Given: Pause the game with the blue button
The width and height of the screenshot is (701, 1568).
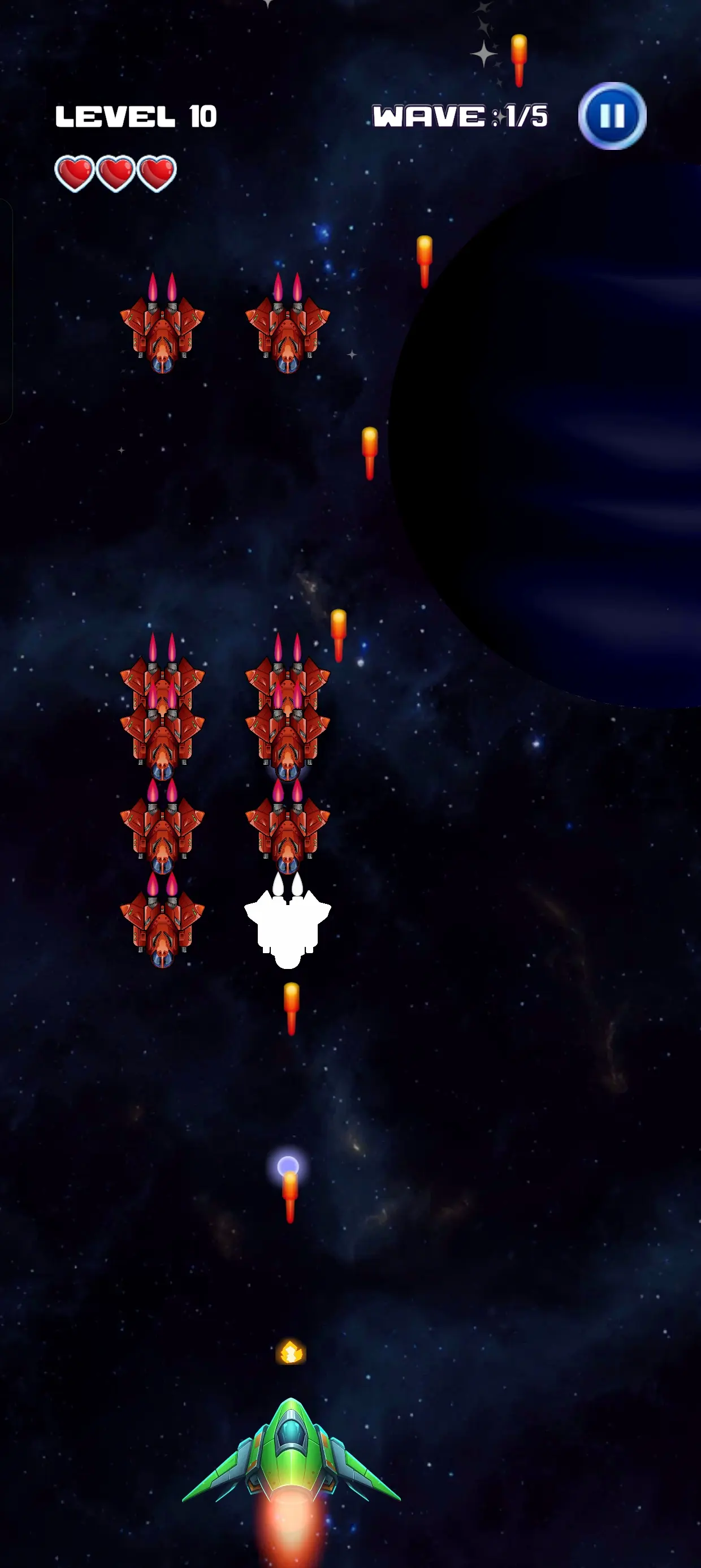Looking at the screenshot, I should [612, 115].
